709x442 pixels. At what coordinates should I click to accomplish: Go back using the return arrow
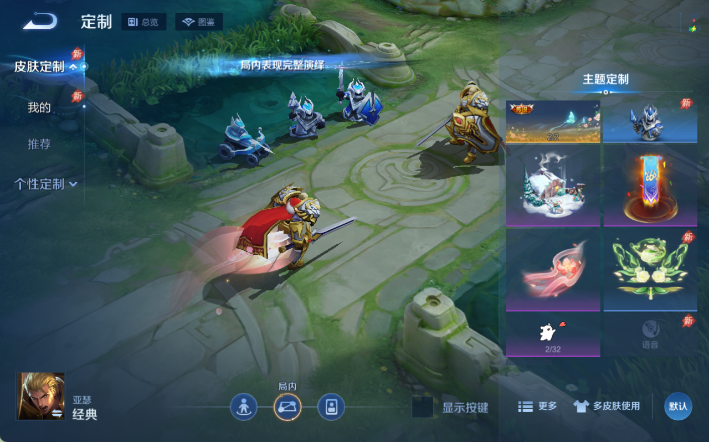click(x=40, y=21)
